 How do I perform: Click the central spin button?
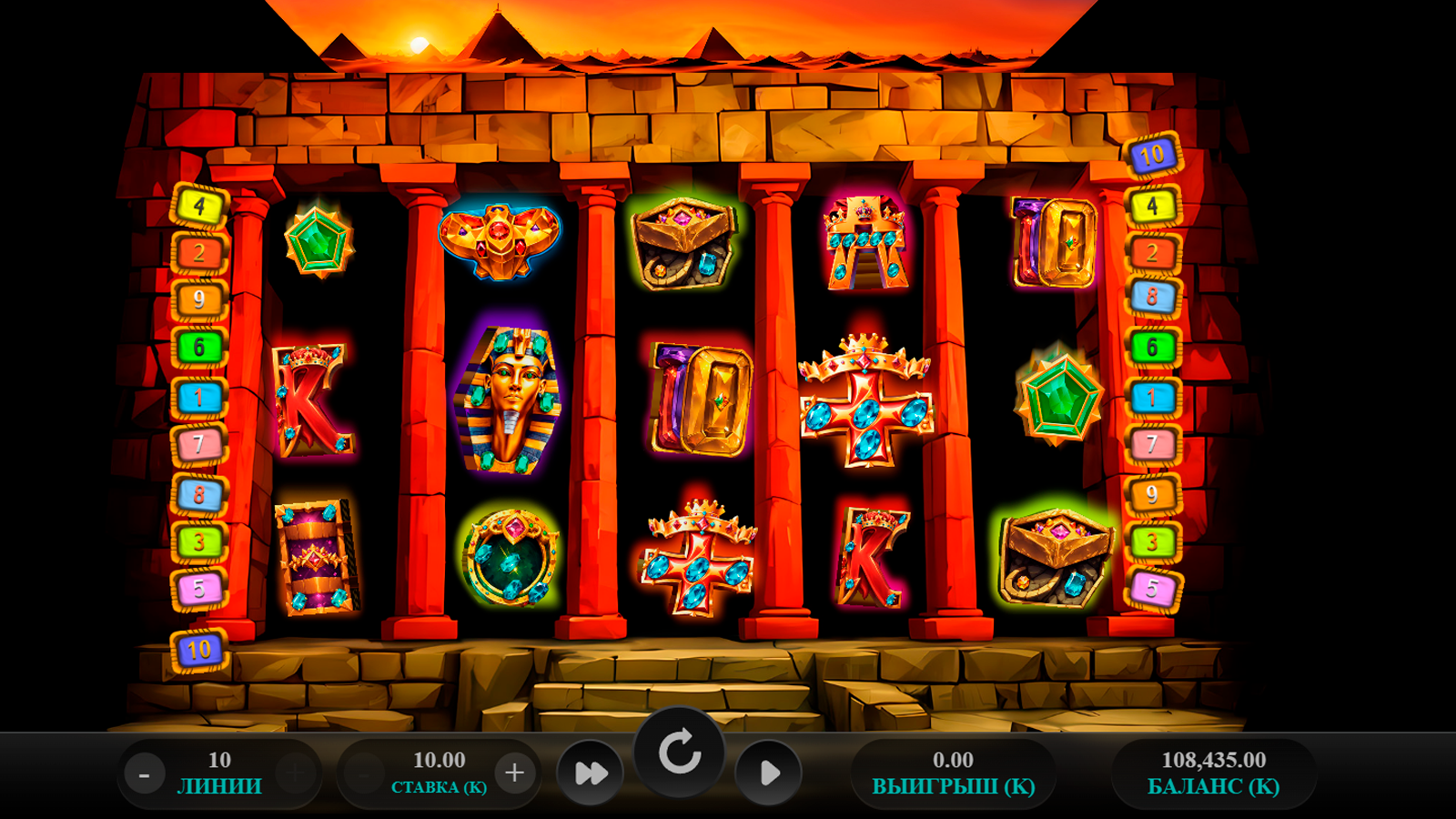click(681, 752)
